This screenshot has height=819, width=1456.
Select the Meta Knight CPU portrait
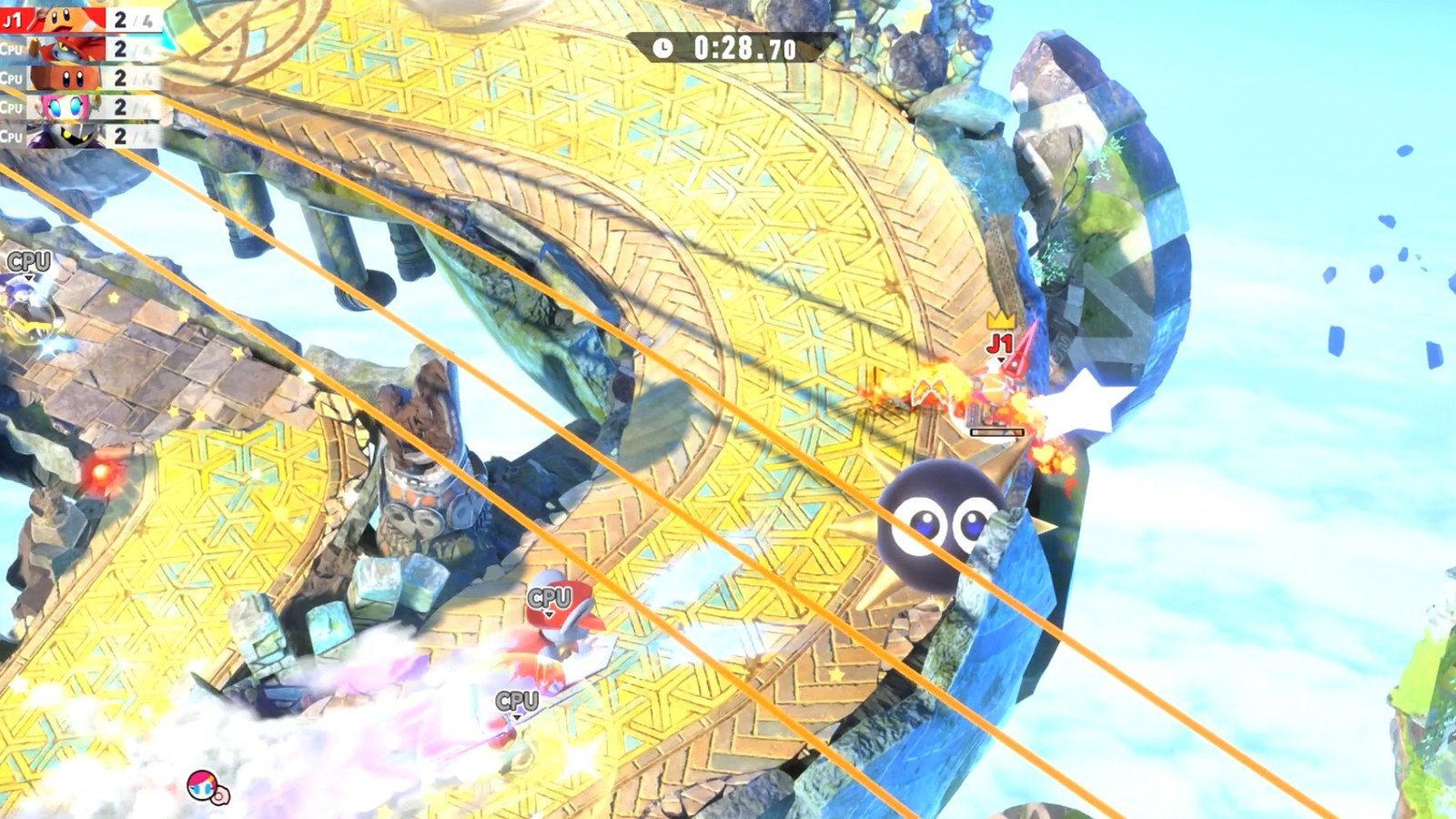tap(64, 136)
